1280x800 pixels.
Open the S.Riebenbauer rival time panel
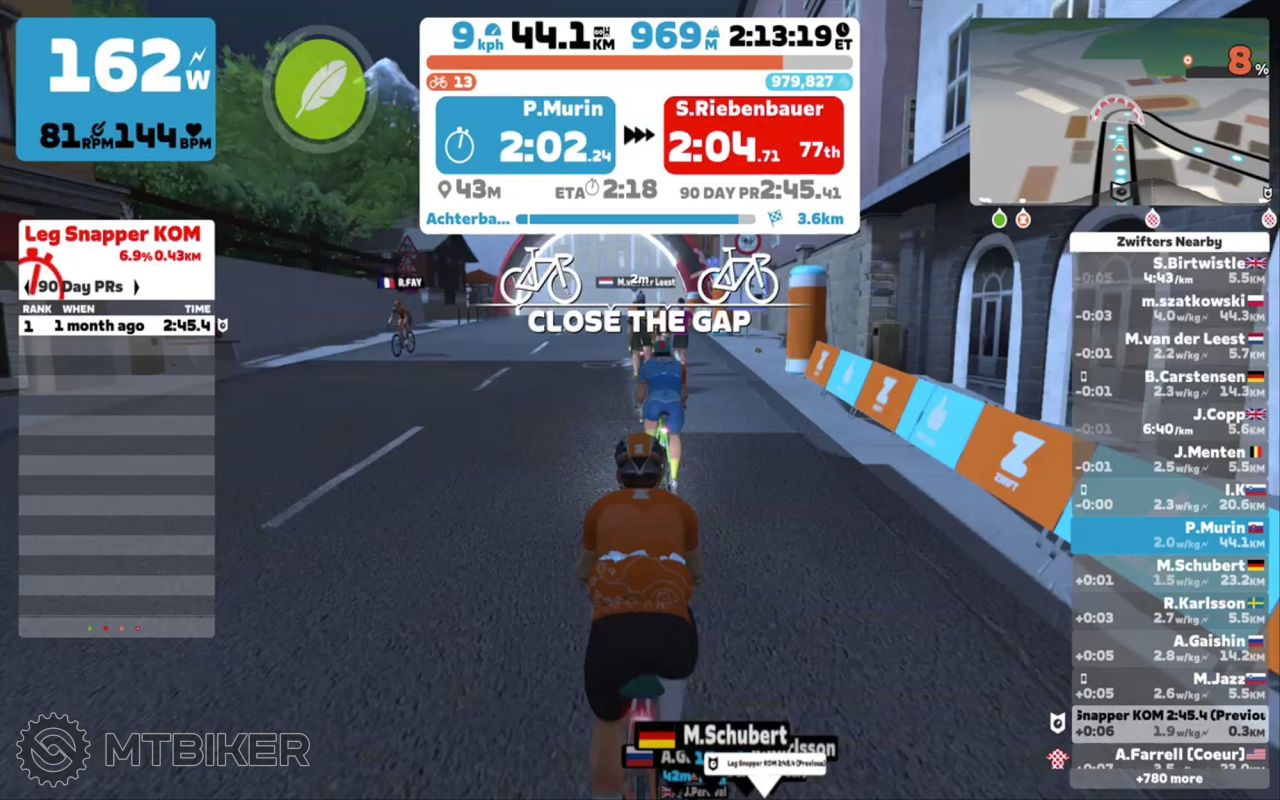(x=753, y=135)
